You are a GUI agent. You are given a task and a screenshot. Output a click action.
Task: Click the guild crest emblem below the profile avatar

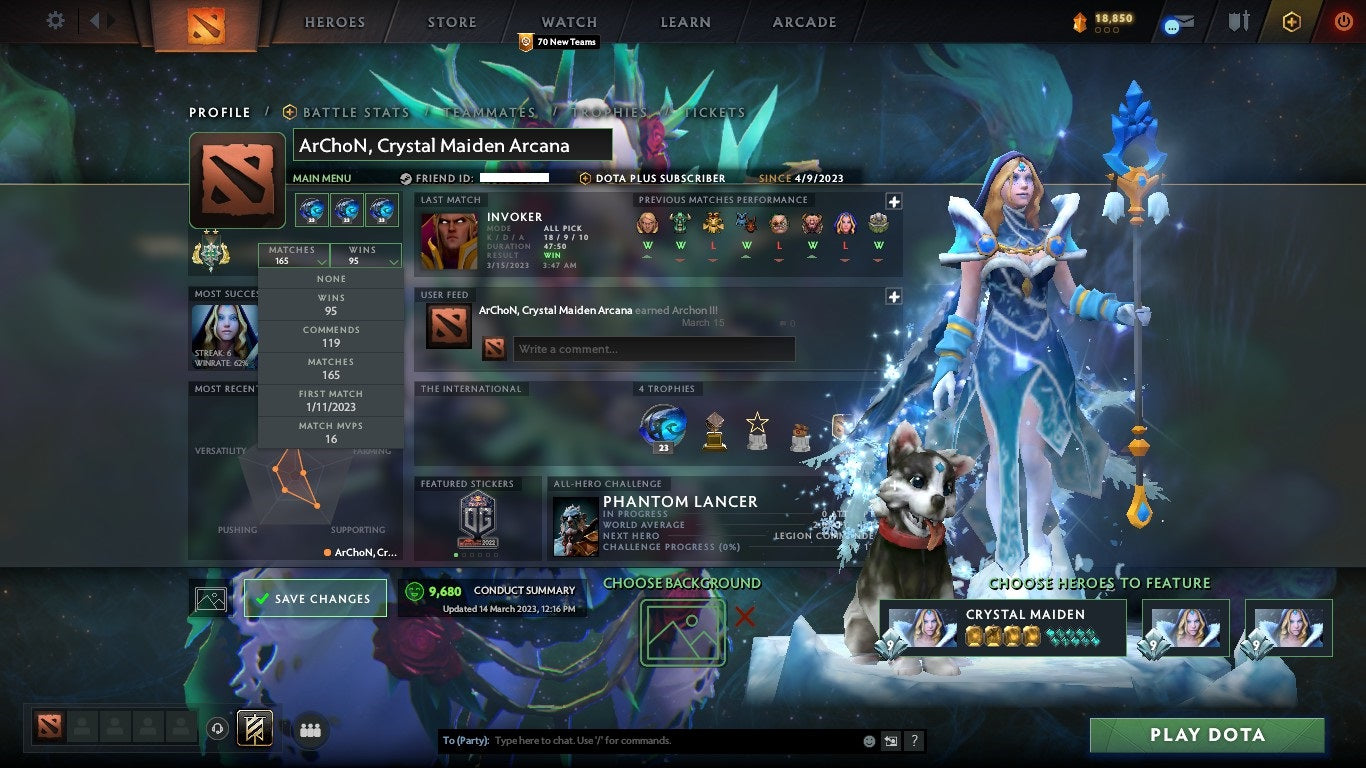[210, 252]
